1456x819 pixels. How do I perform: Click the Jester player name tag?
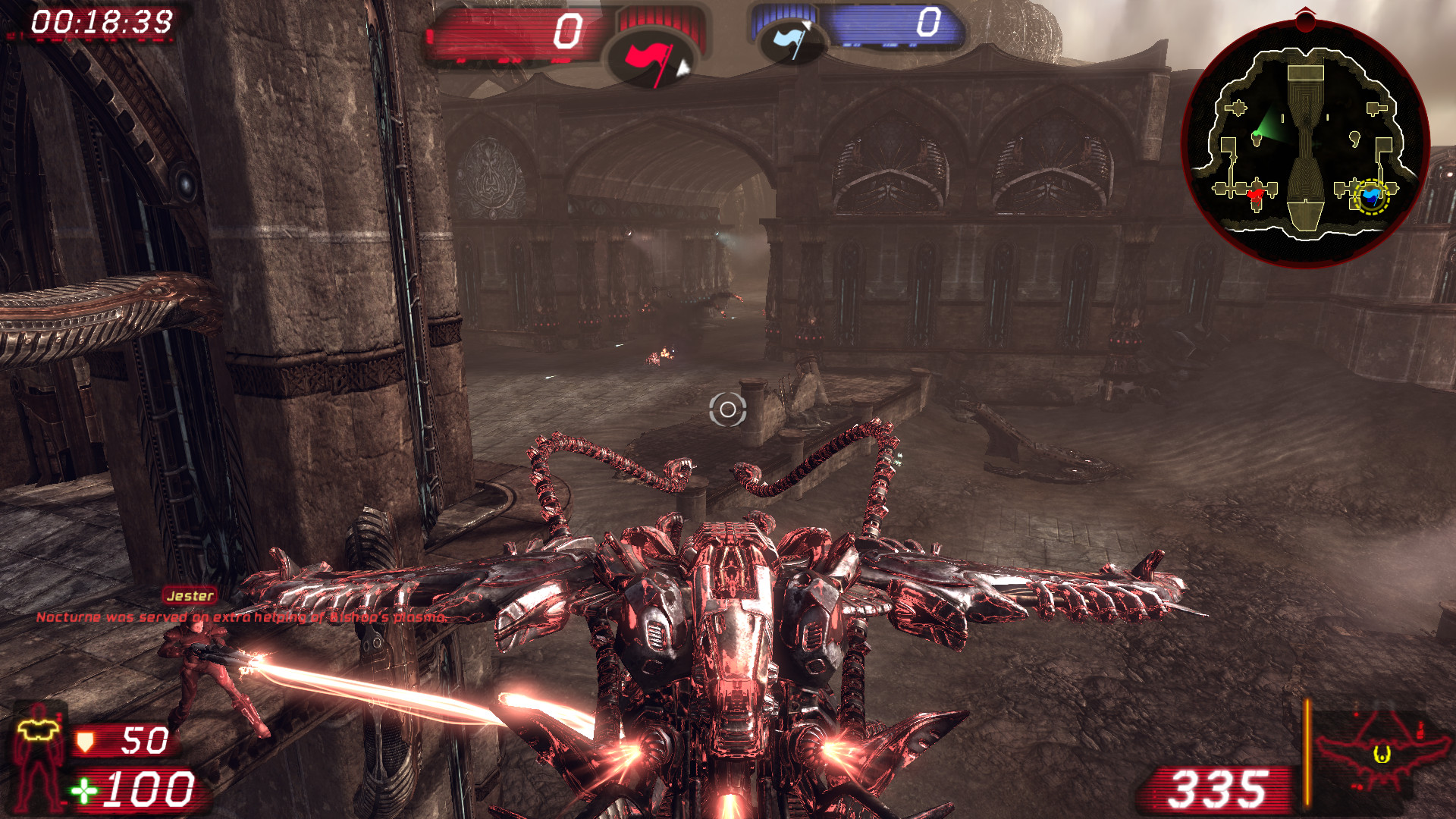(190, 596)
